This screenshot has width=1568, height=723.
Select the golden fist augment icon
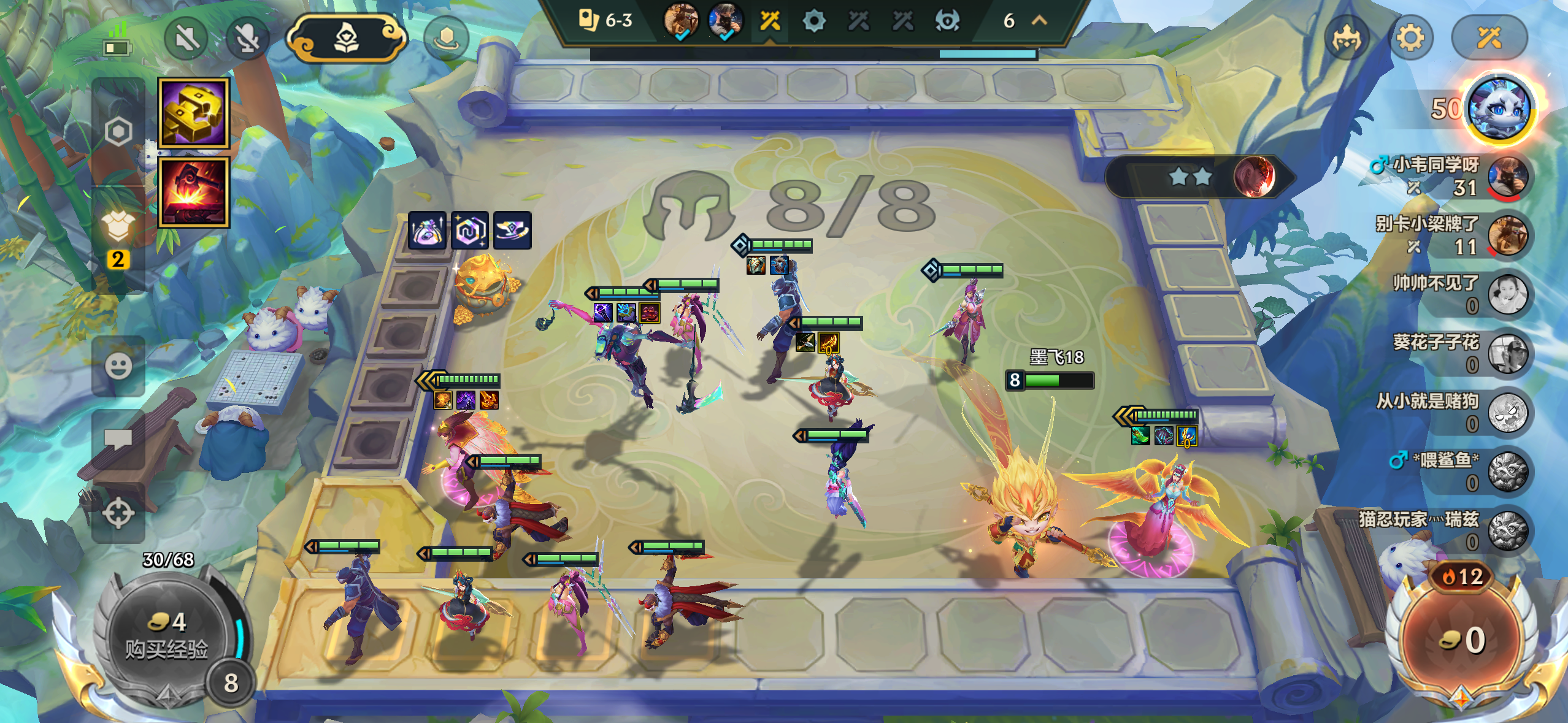(x=194, y=113)
